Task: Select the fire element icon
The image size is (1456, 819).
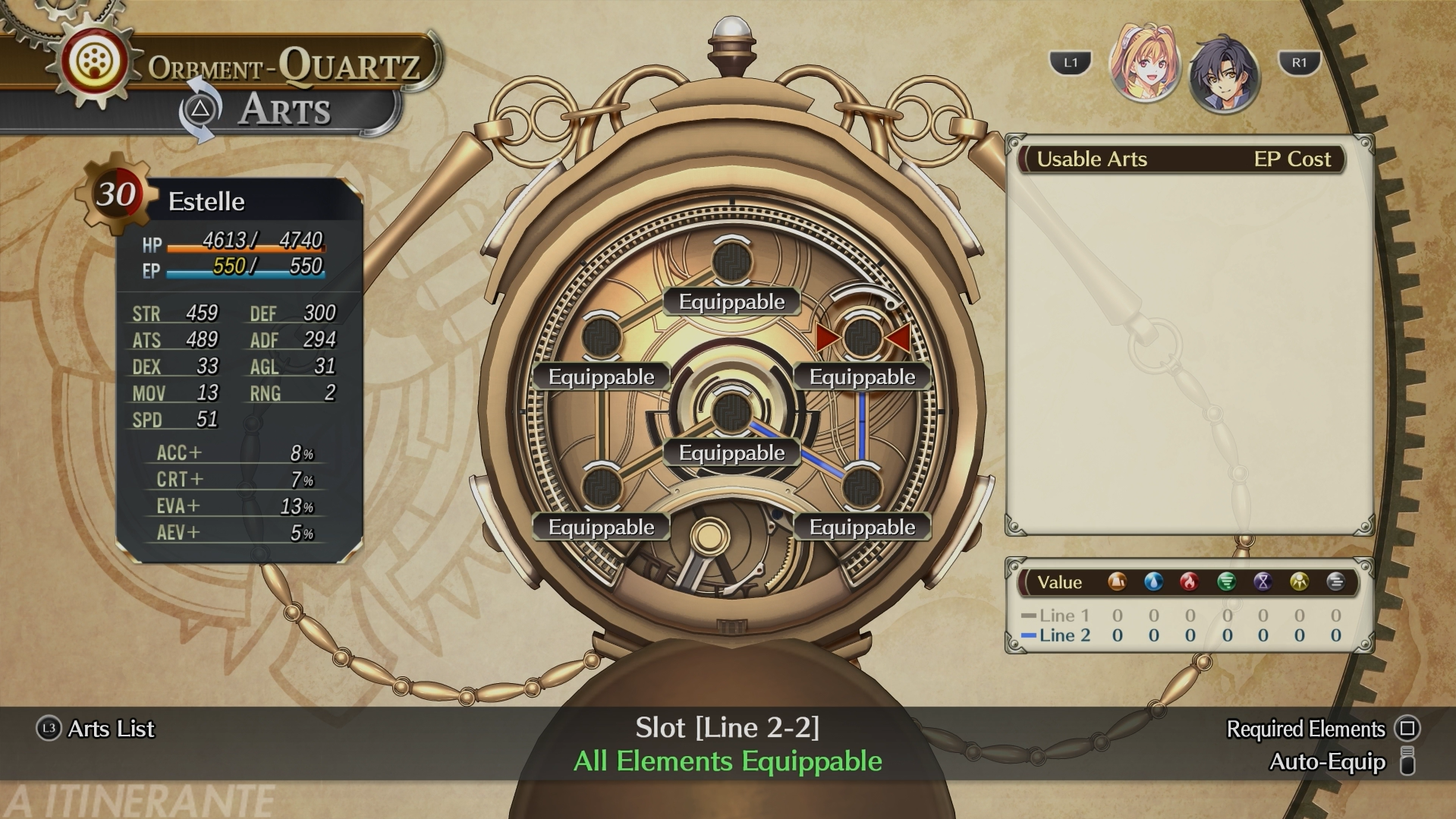Action: click(1189, 582)
